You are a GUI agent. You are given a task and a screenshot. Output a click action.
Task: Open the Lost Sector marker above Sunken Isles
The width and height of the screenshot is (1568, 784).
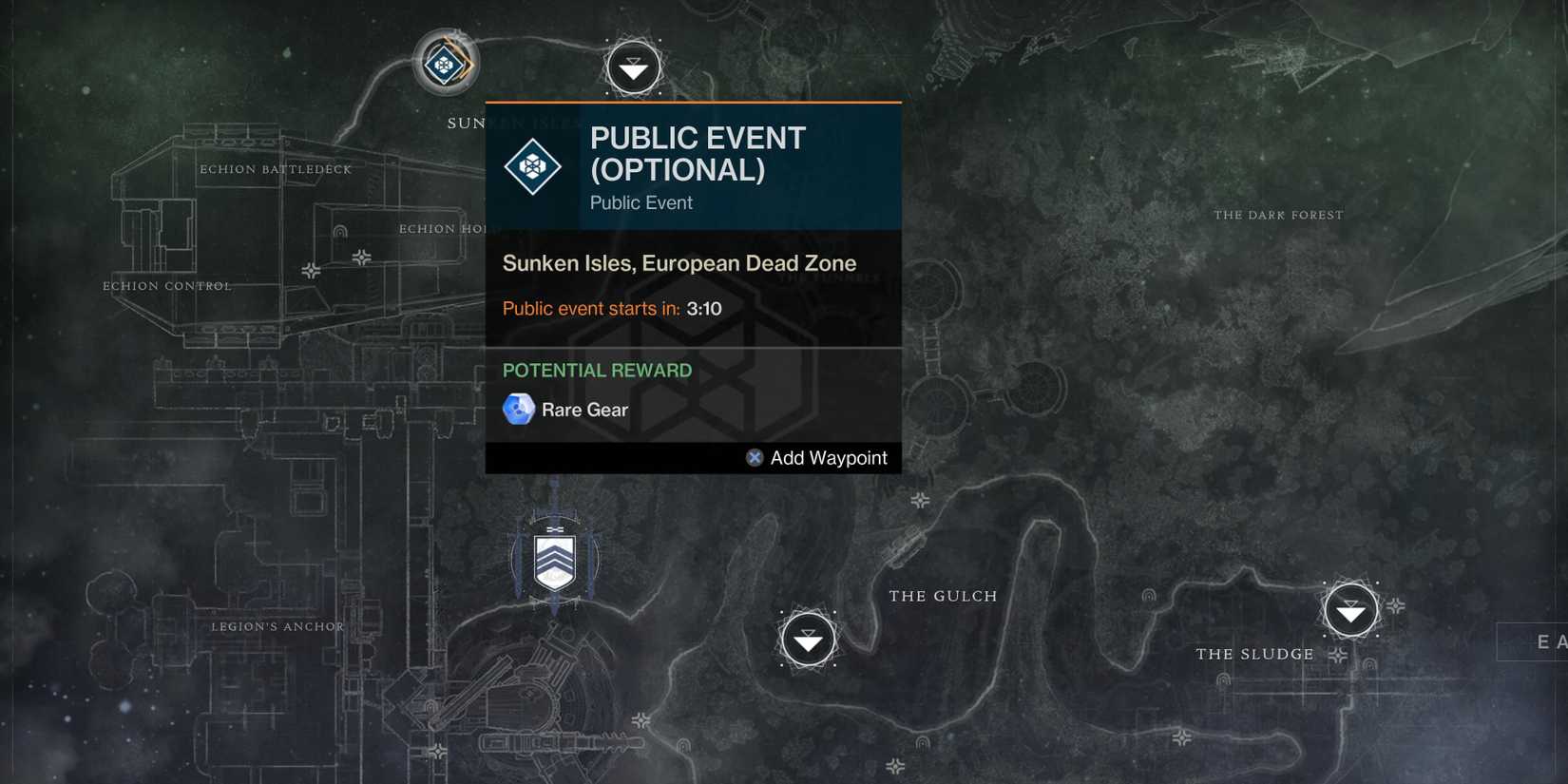[631, 67]
